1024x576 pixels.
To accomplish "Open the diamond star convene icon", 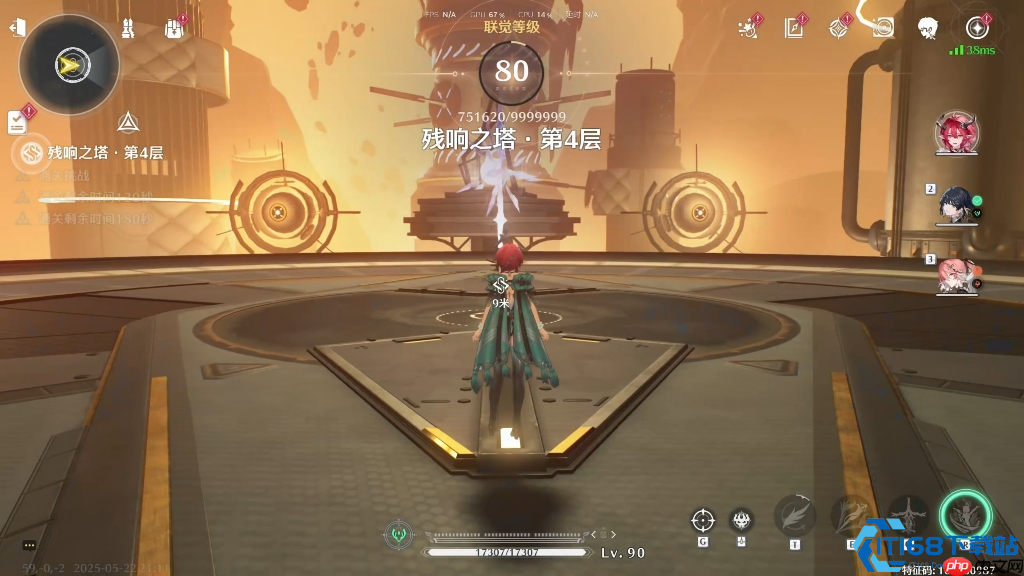I will tap(838, 28).
